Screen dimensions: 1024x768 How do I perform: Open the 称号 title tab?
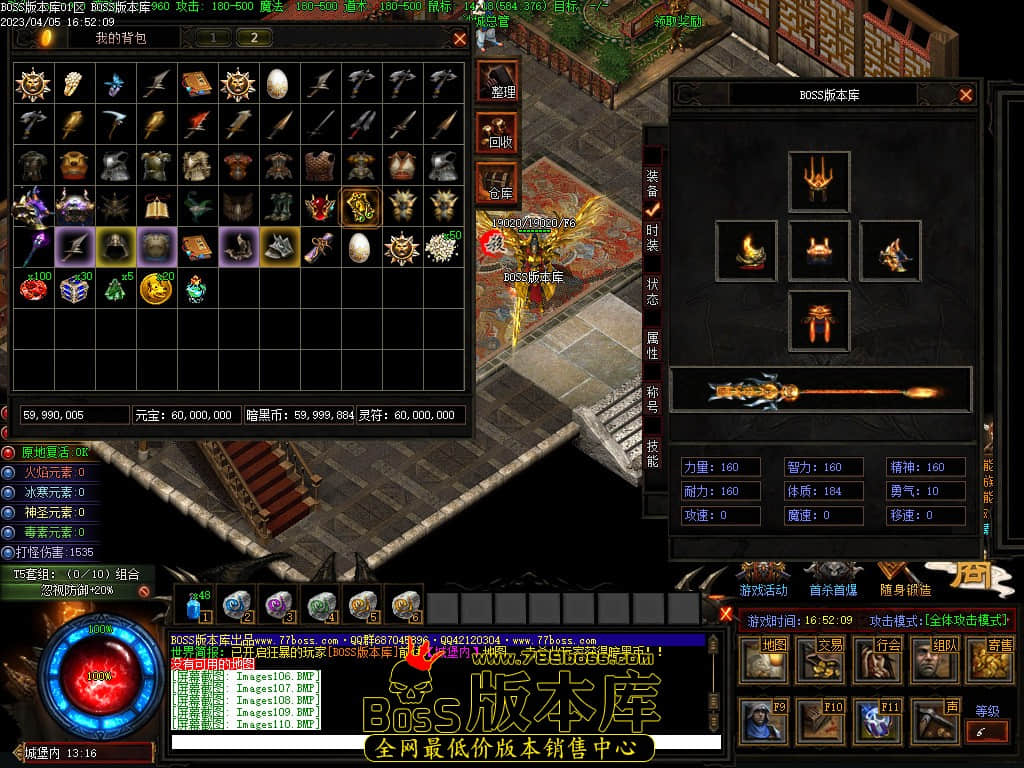(x=652, y=400)
